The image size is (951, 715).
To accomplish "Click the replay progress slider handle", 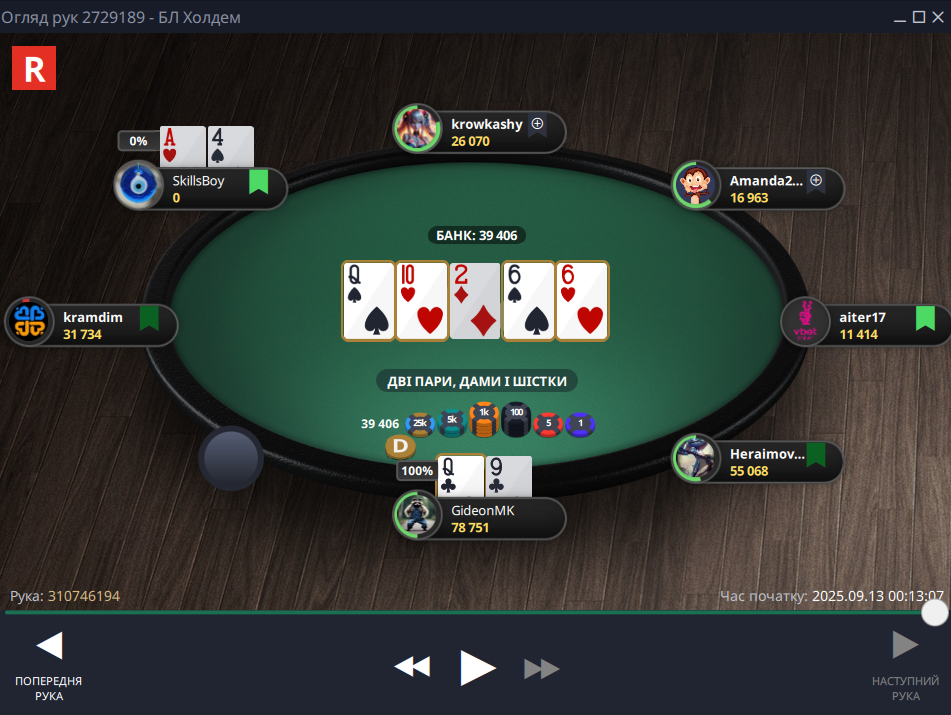I will click(x=934, y=612).
